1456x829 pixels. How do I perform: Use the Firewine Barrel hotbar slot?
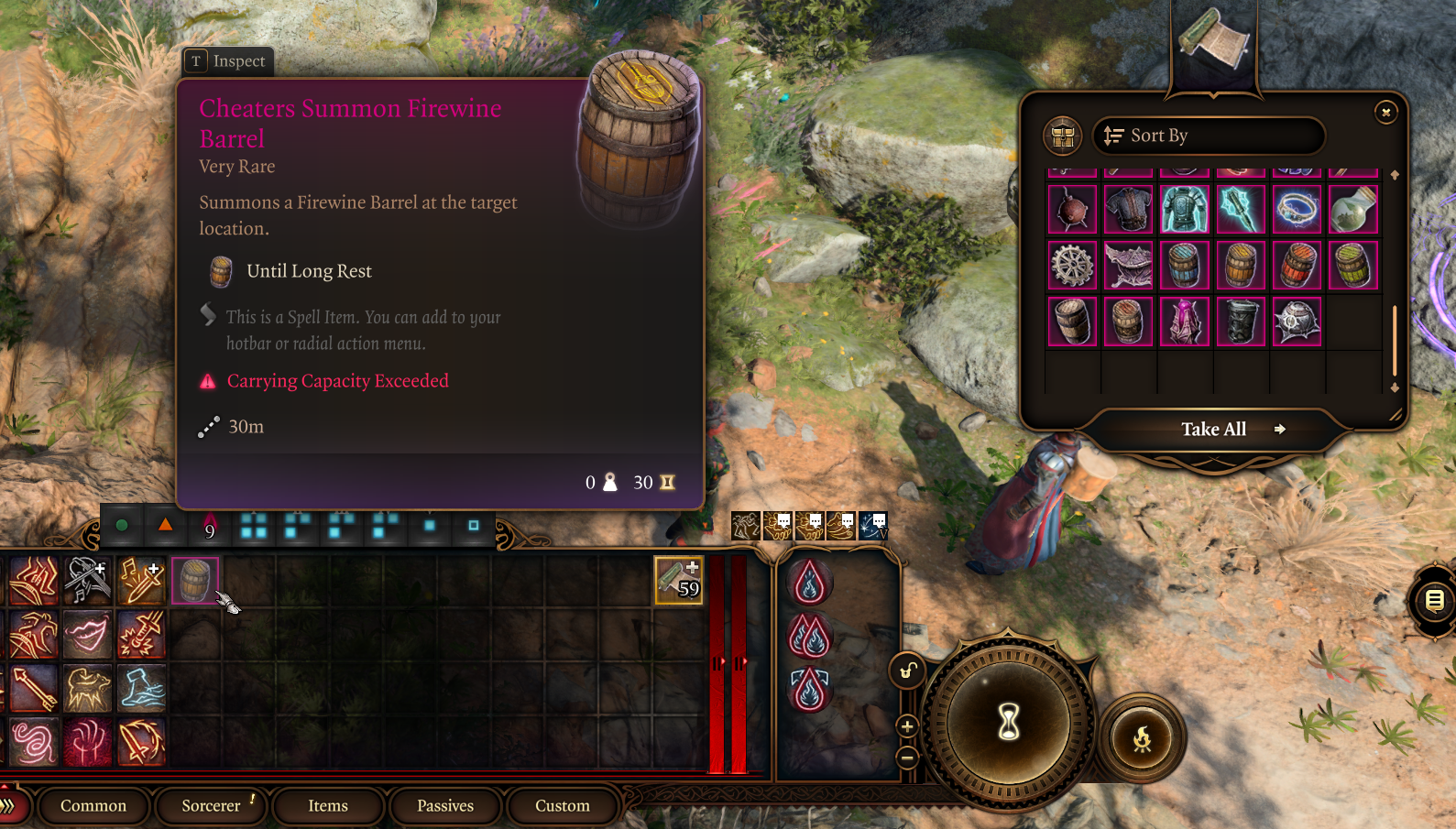[195, 580]
